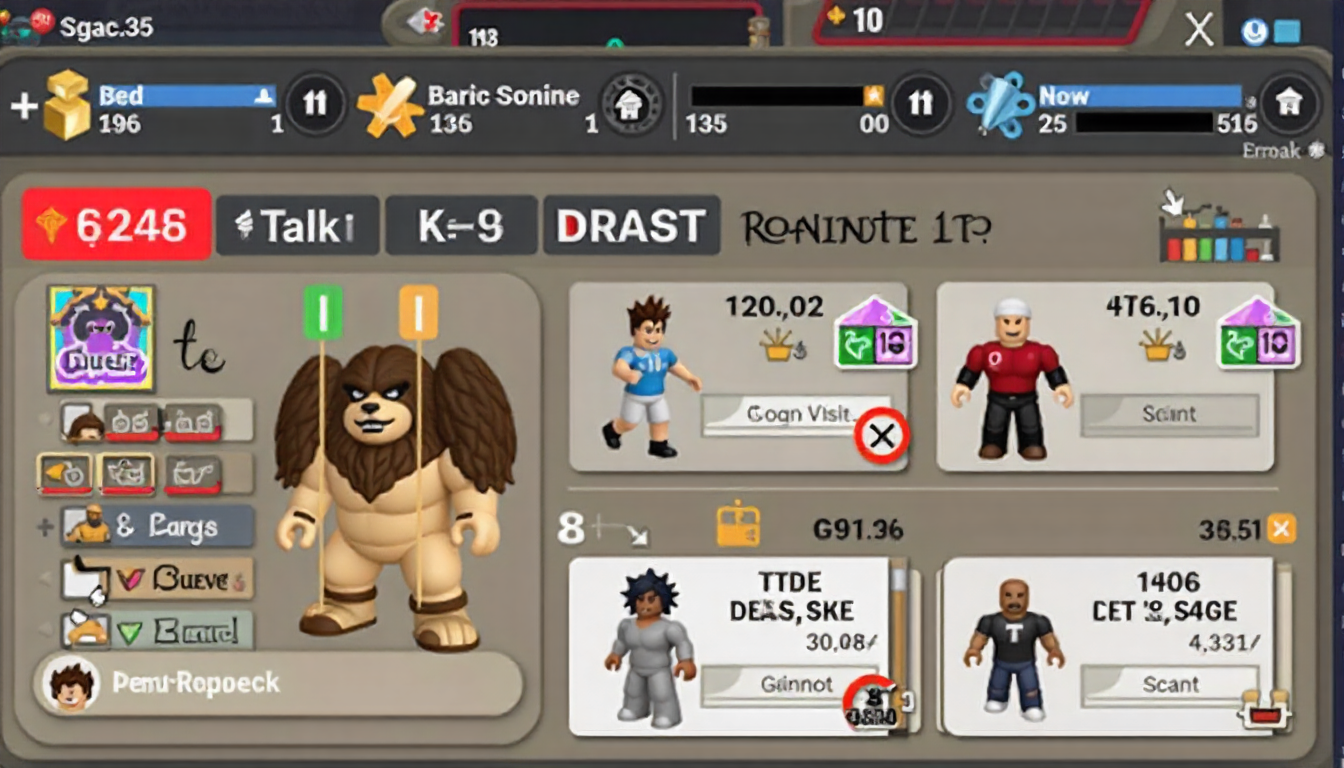This screenshot has height=768, width=1344.
Task: Open the Penu-Ropoeck player bar
Action: point(278,684)
